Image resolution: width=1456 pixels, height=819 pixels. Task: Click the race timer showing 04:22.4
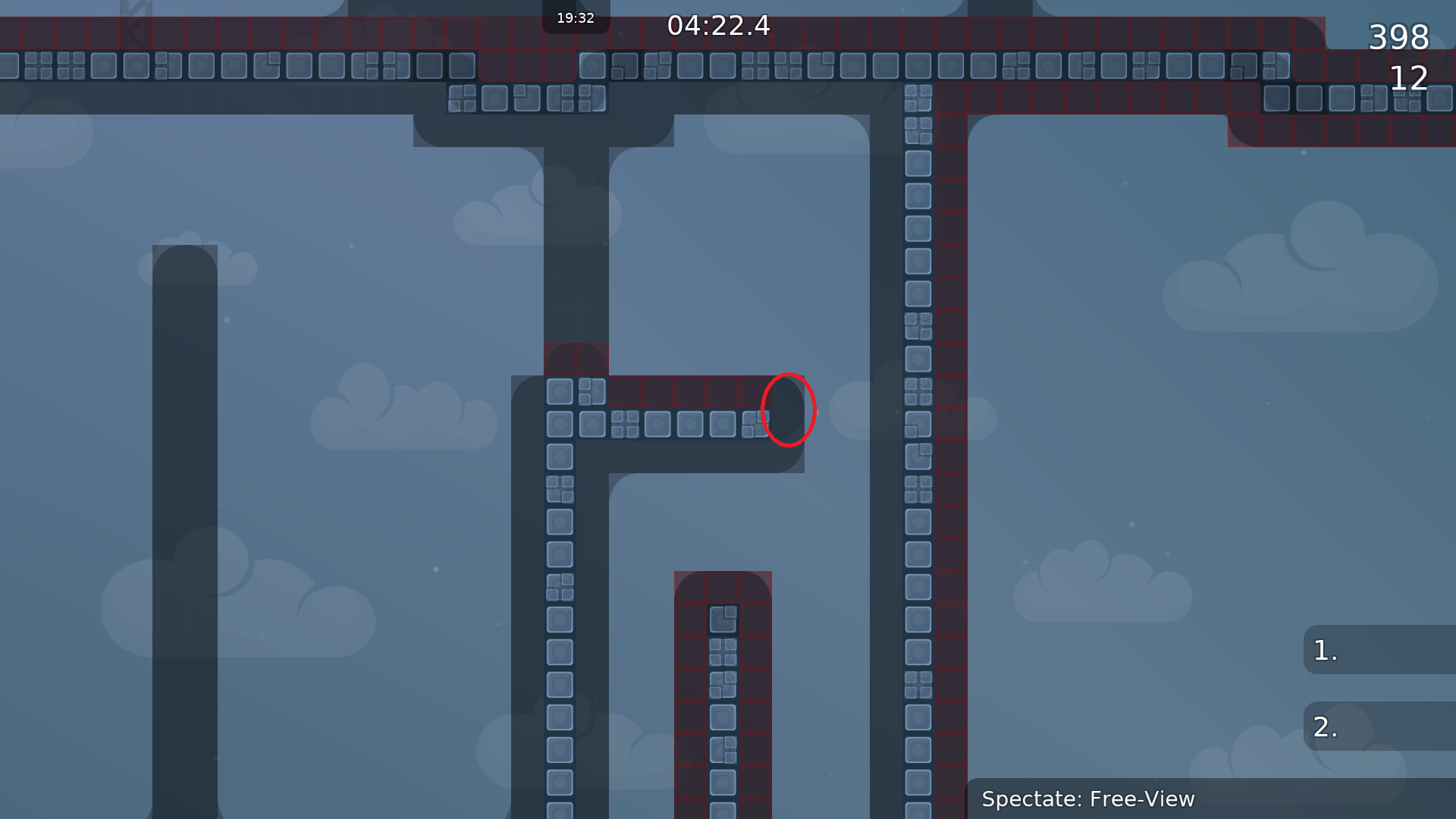[x=717, y=26]
